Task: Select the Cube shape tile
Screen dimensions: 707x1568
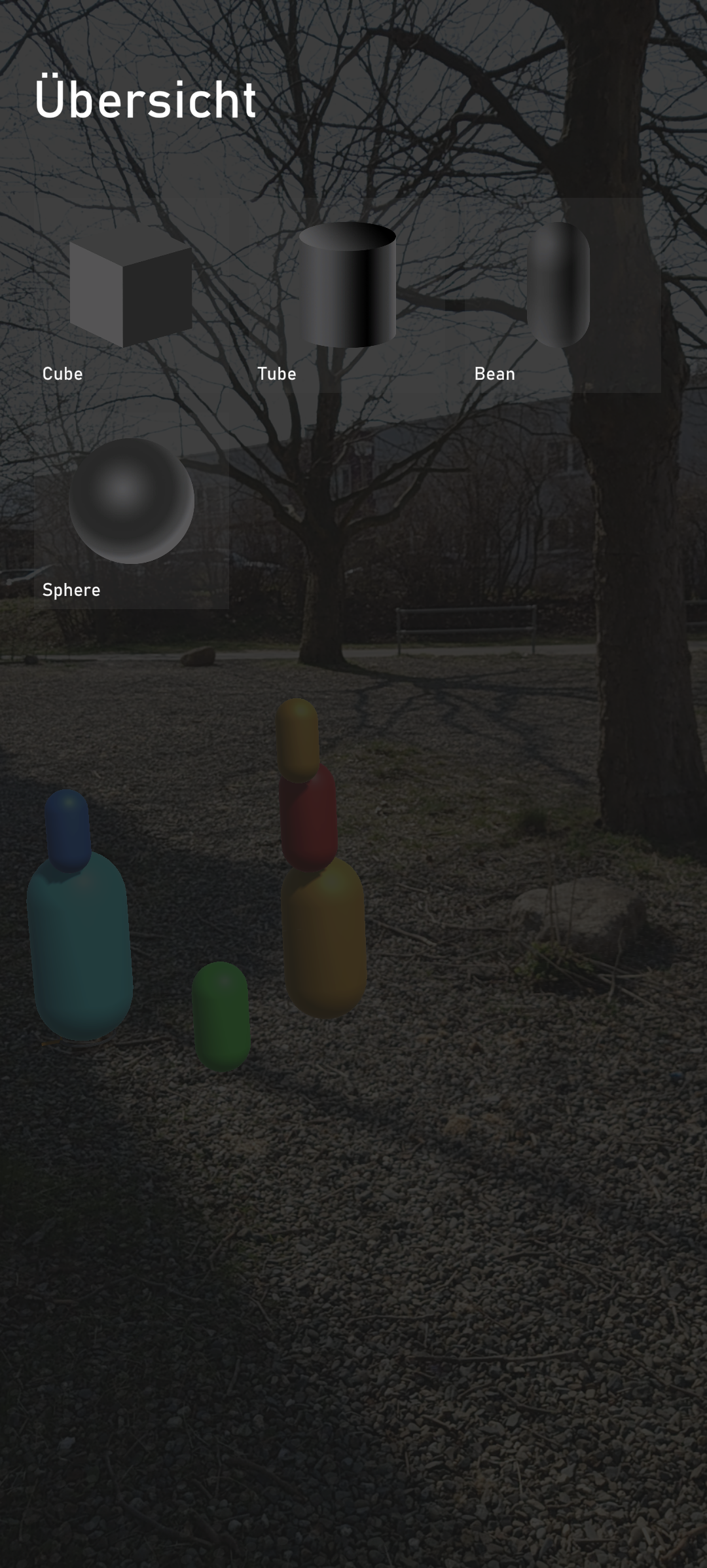Action: (131, 295)
